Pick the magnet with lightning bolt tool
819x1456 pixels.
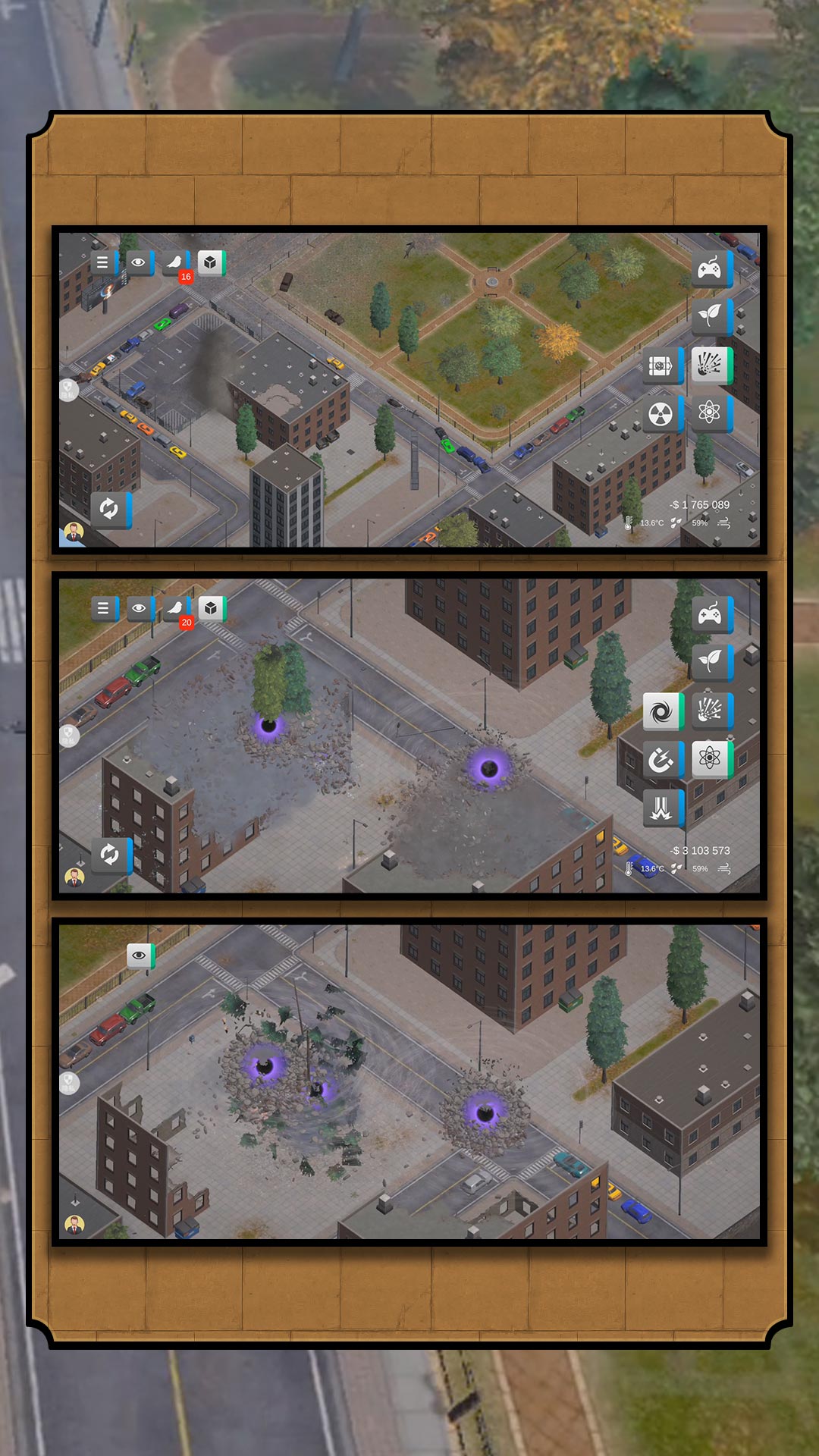point(661,759)
